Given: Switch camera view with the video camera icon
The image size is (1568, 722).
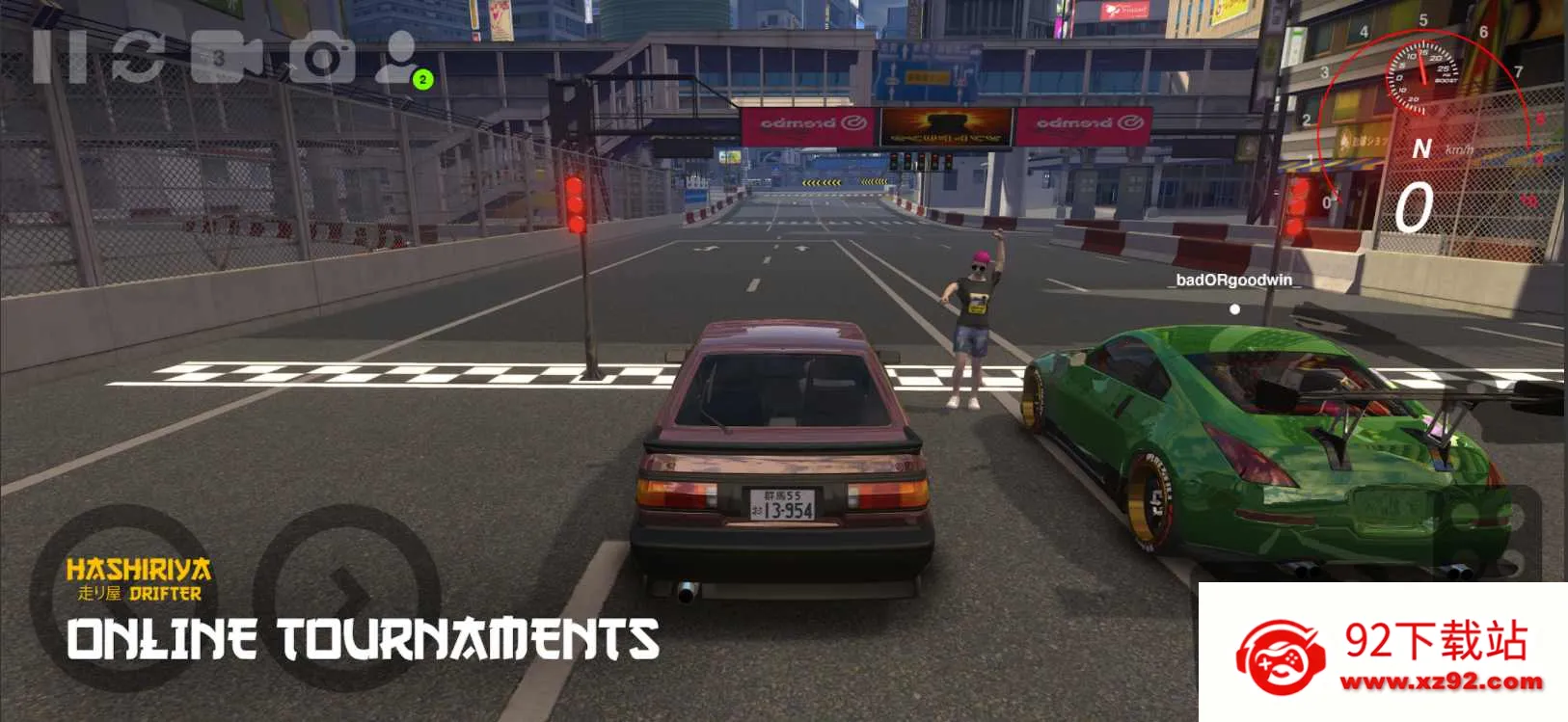Looking at the screenshot, I should pyautogui.click(x=226, y=57).
